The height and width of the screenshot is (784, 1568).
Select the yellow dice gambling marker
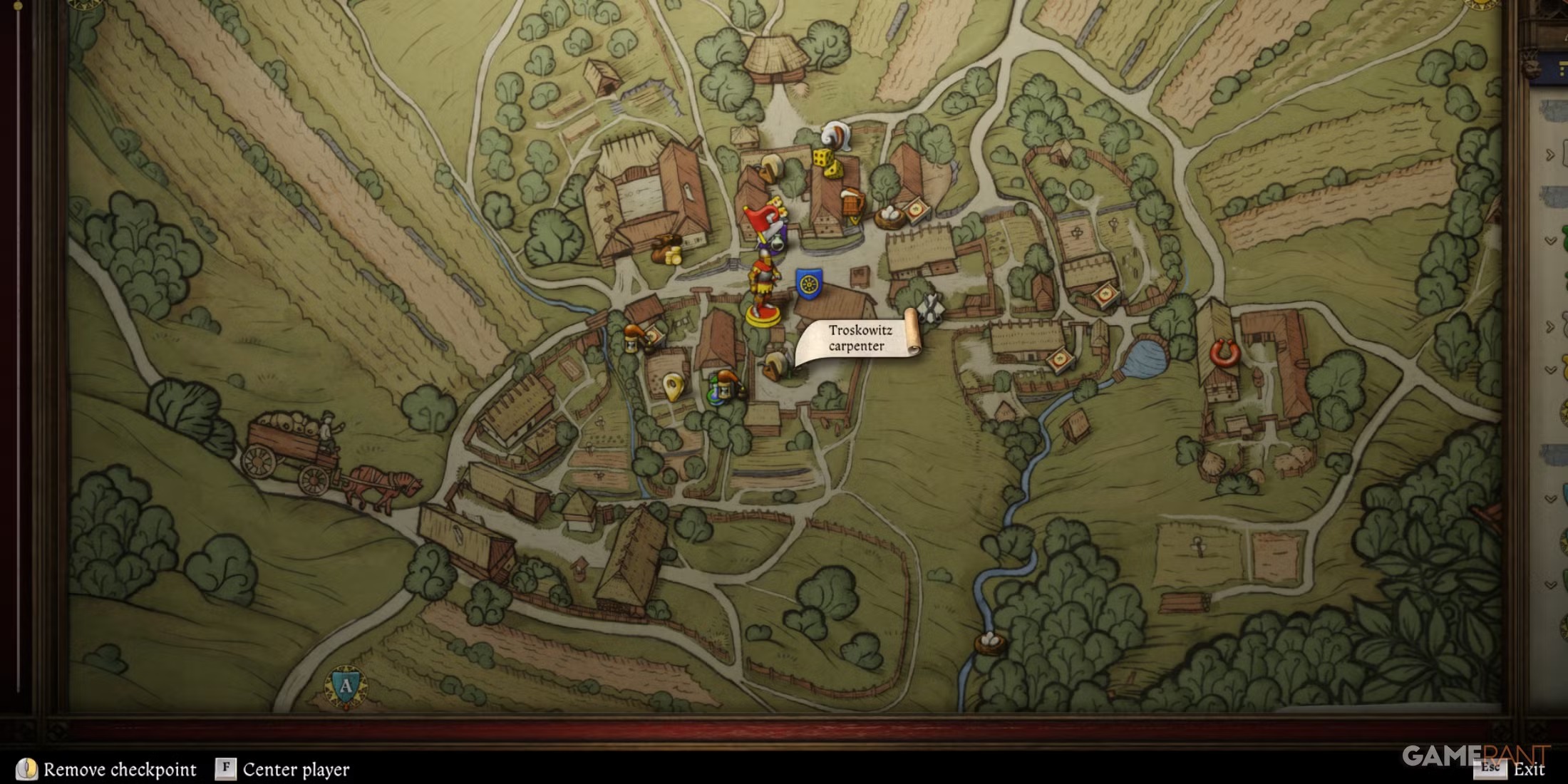825,162
